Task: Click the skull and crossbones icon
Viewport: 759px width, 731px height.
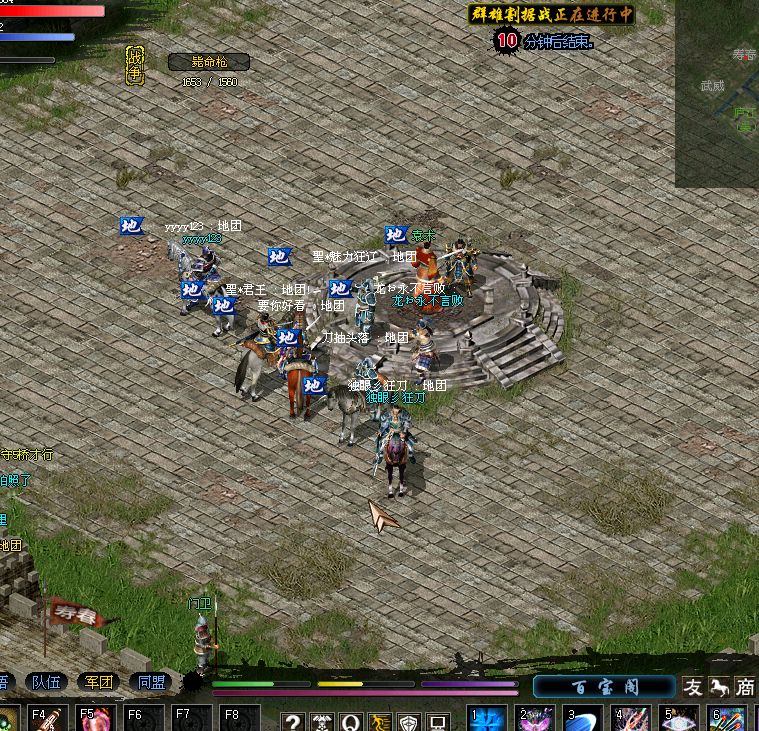Action: point(321,722)
